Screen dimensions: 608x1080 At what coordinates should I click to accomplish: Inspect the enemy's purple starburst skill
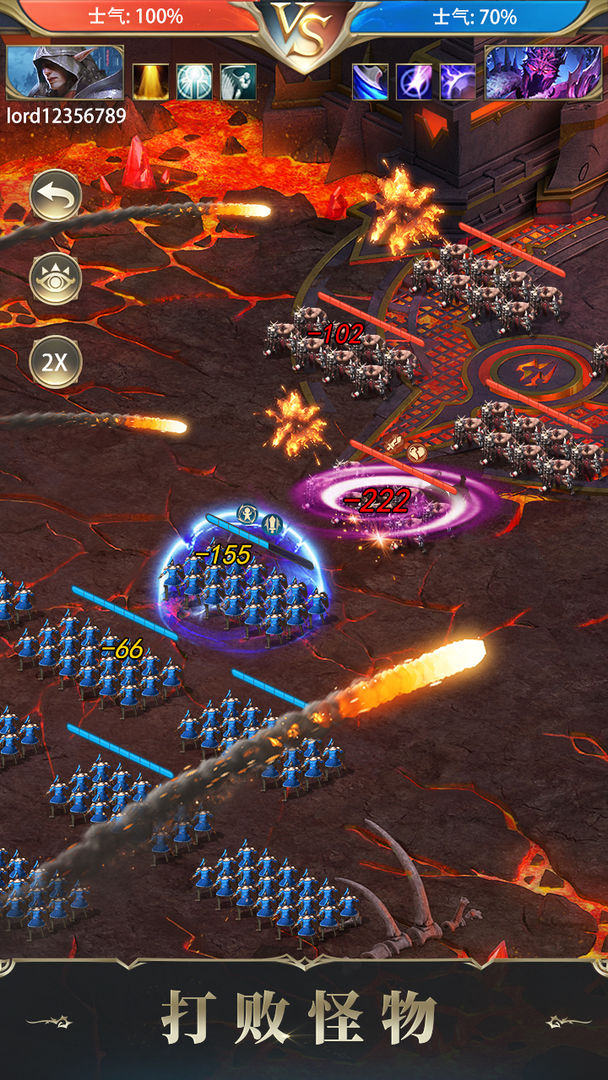click(414, 82)
